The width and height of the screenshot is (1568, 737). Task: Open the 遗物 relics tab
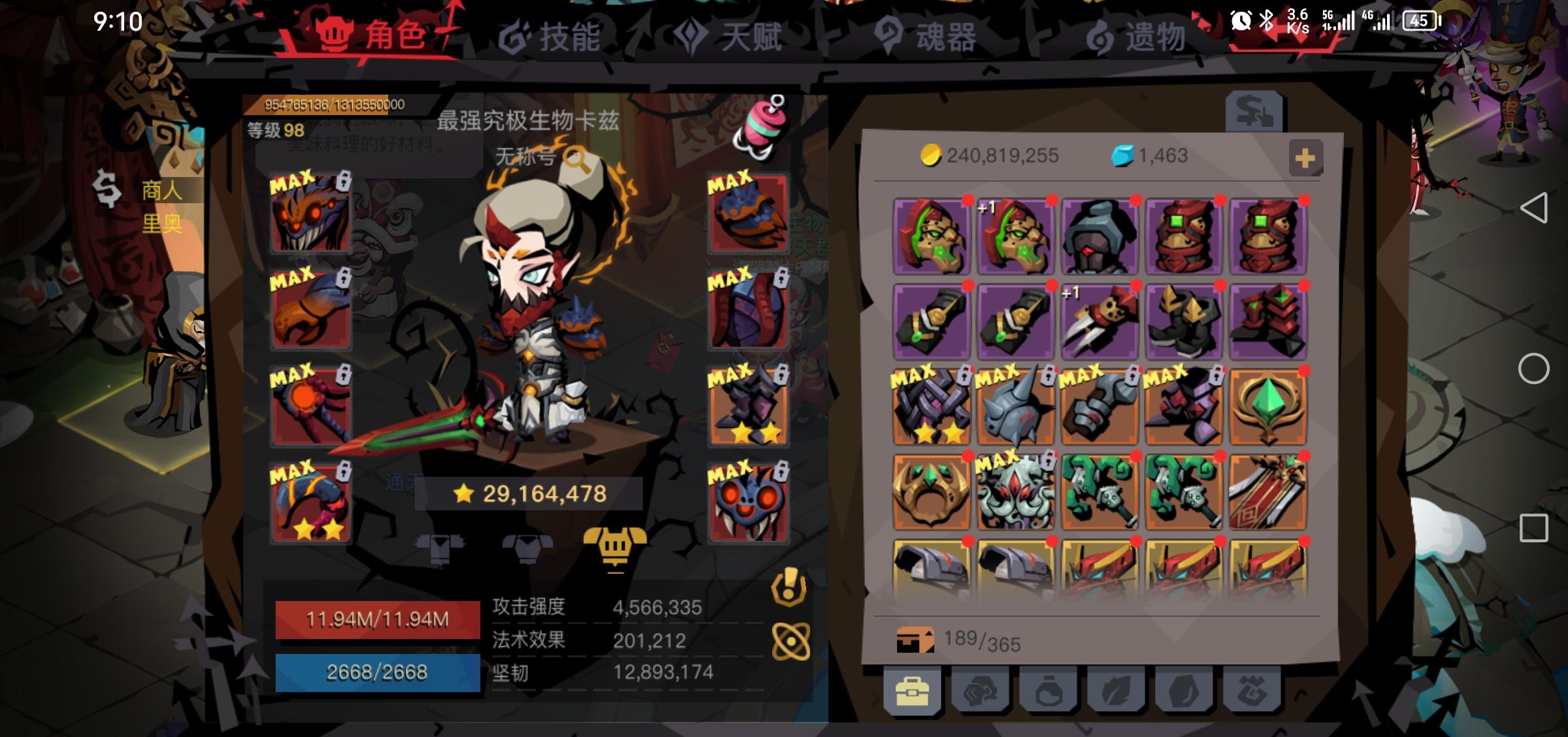[1156, 37]
